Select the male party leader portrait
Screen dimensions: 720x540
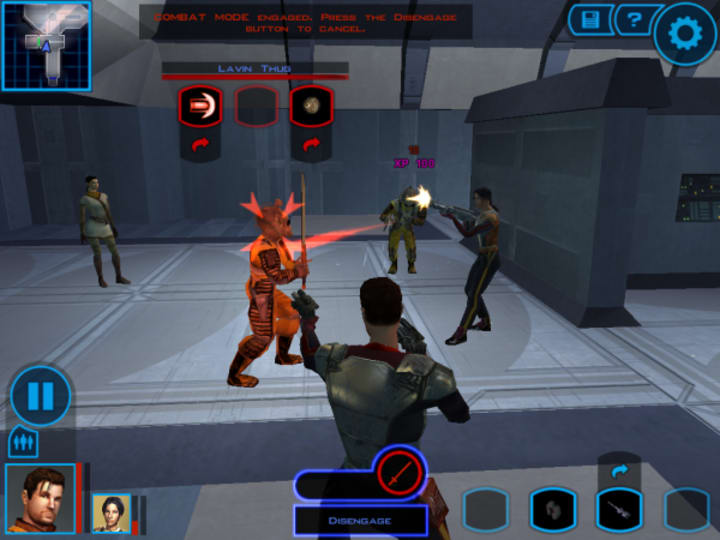pos(40,498)
